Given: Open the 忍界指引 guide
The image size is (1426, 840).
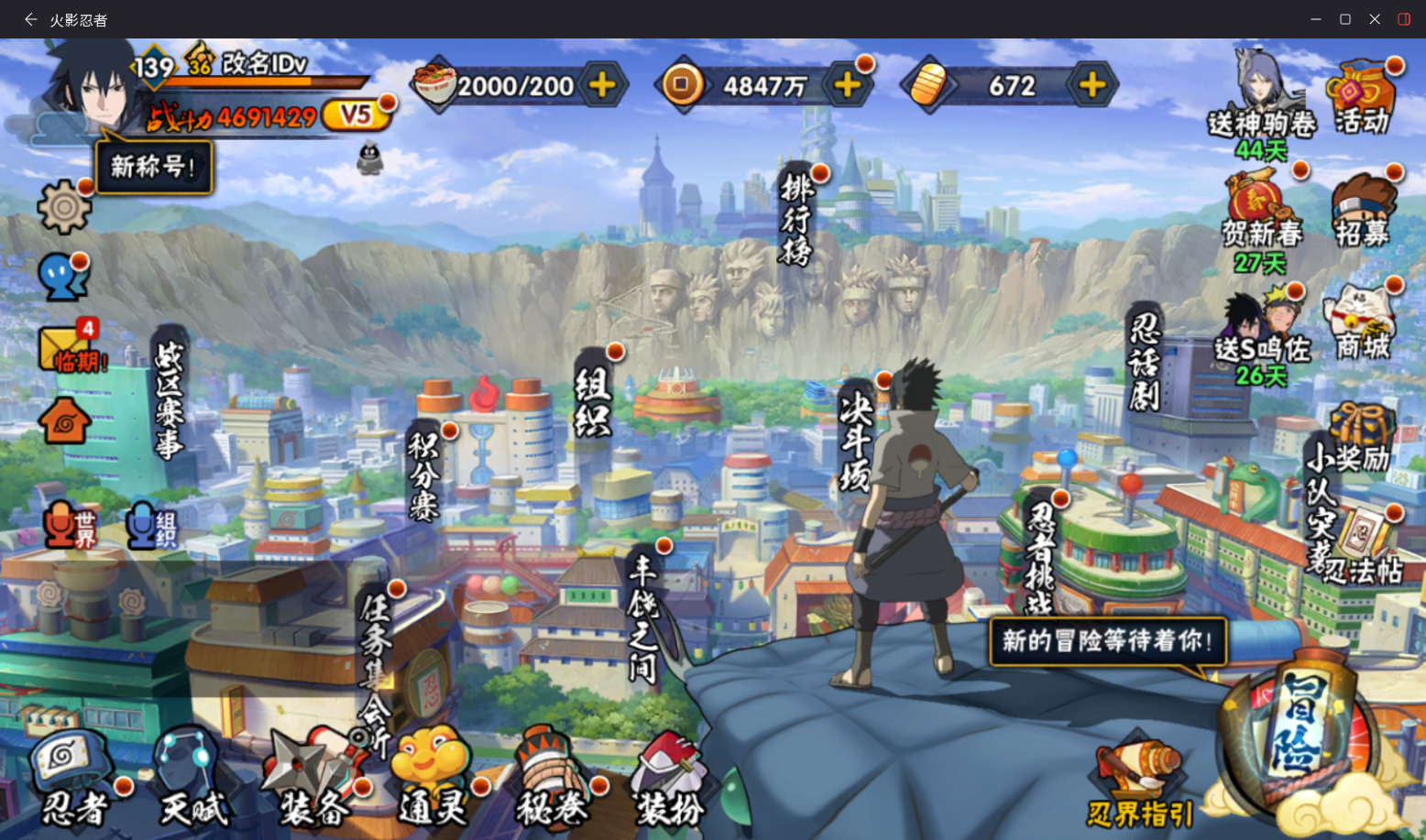Looking at the screenshot, I should point(1140,783).
